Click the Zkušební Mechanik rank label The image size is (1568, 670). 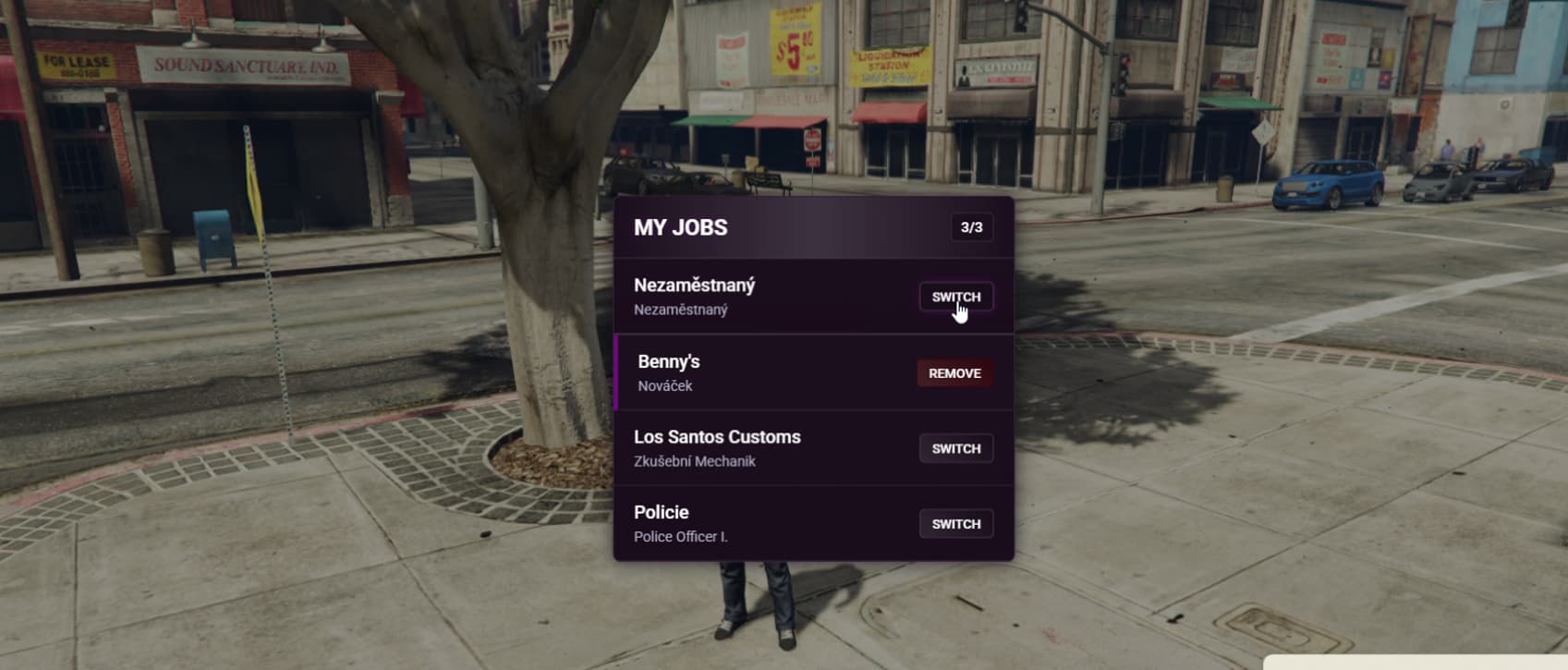(696, 461)
